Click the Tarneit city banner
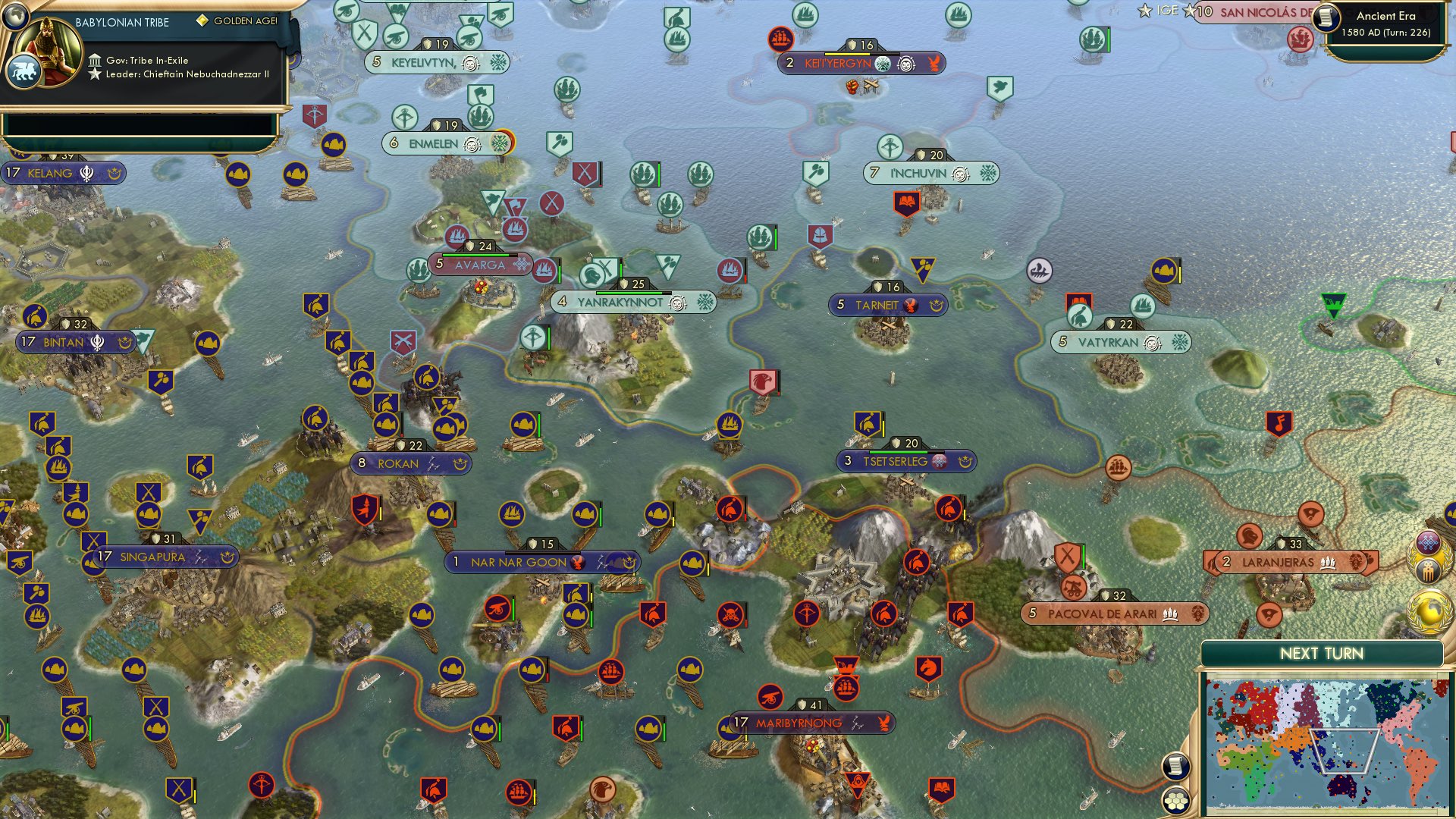Viewport: 1456px width, 819px height. tap(877, 306)
